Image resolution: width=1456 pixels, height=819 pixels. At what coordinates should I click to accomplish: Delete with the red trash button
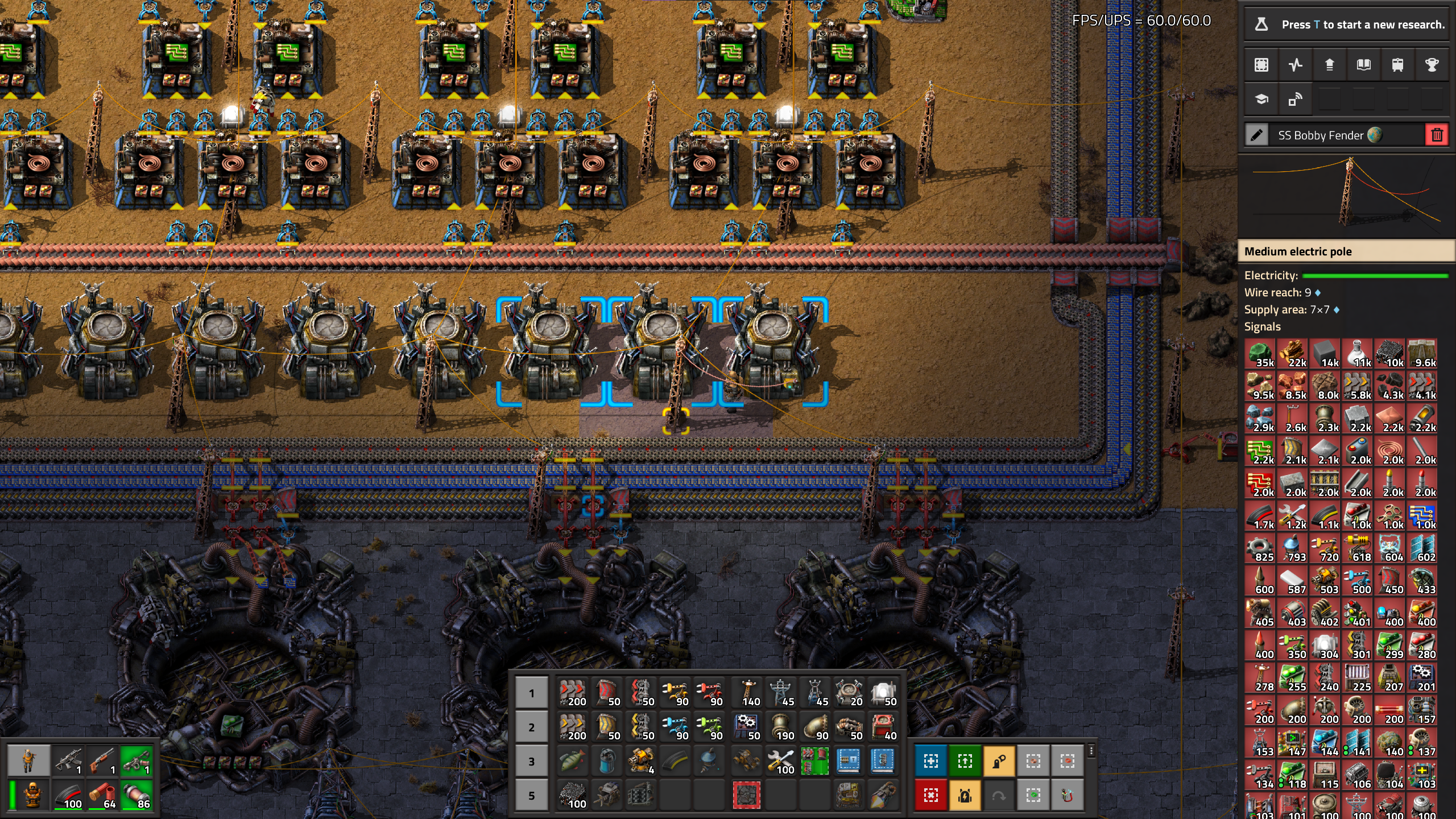pos(1437,135)
